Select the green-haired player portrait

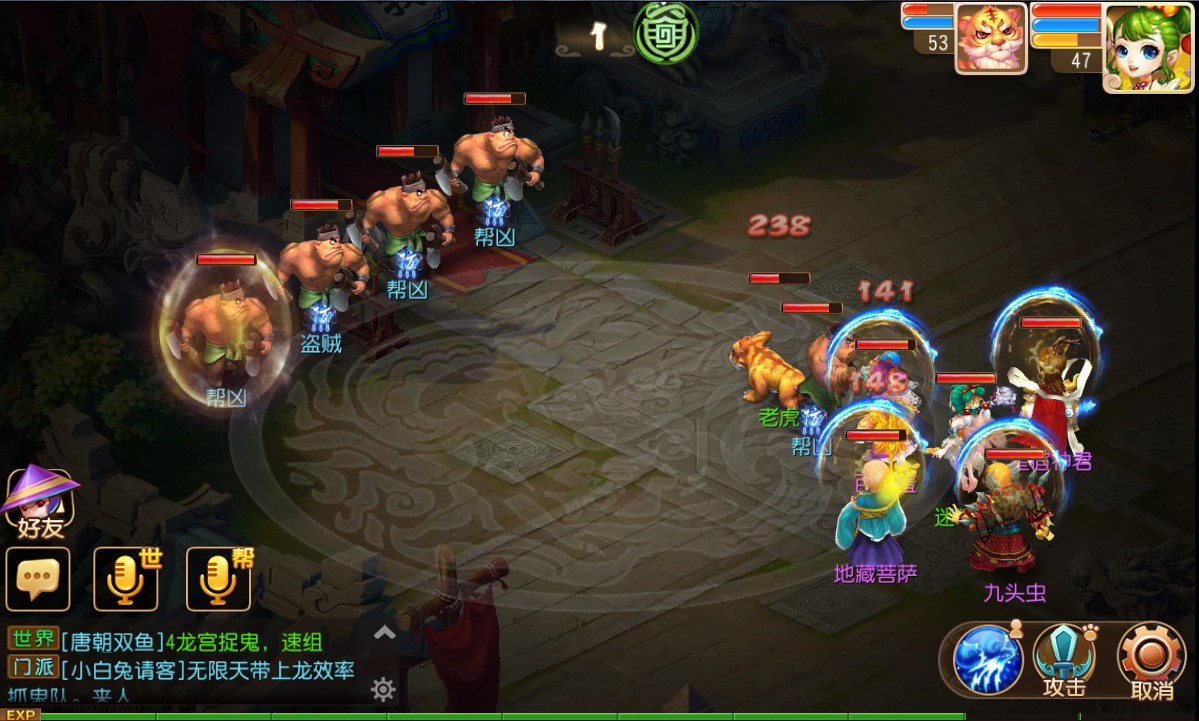click(1149, 47)
